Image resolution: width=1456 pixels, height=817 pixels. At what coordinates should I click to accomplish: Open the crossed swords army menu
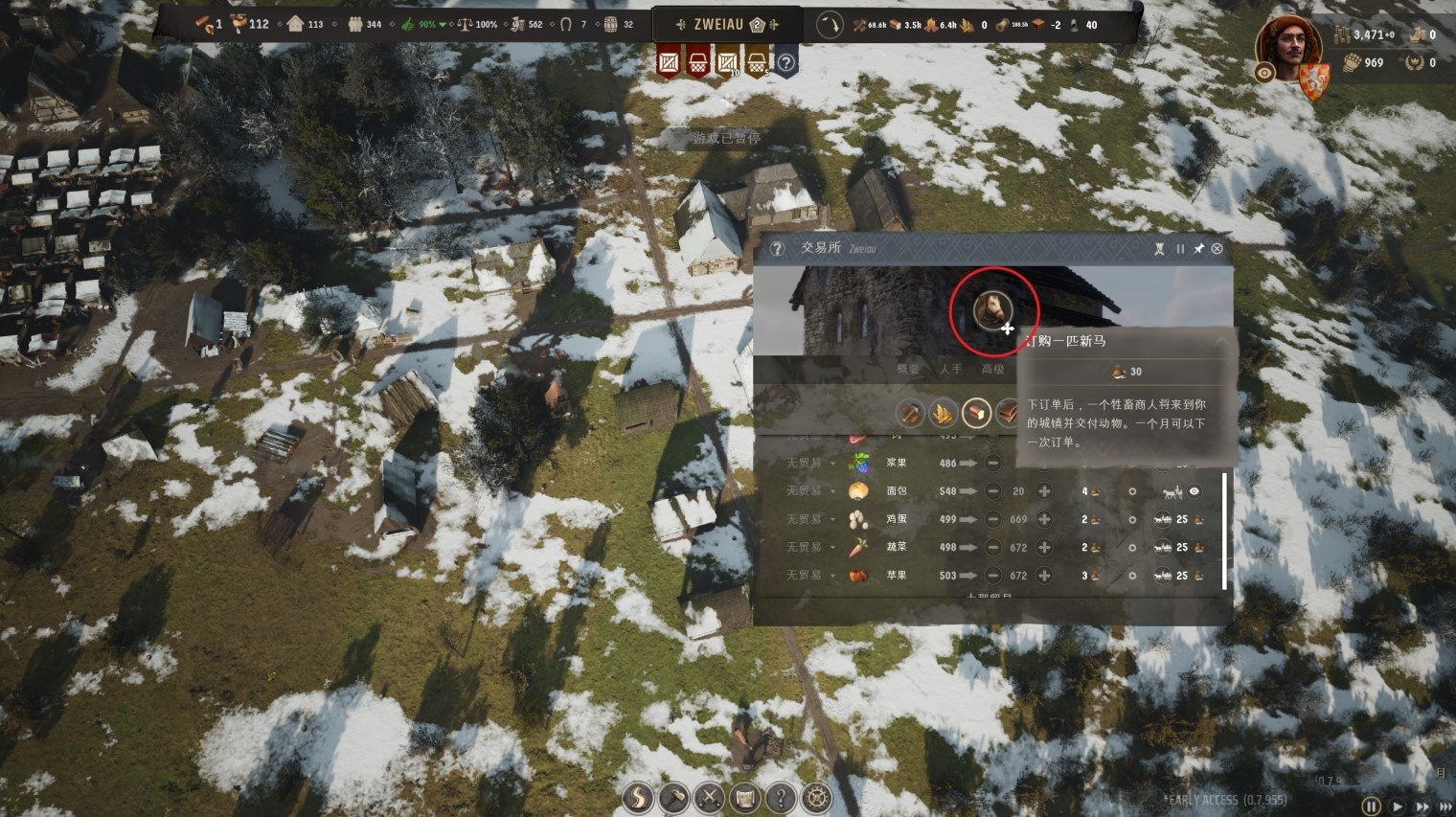click(709, 798)
